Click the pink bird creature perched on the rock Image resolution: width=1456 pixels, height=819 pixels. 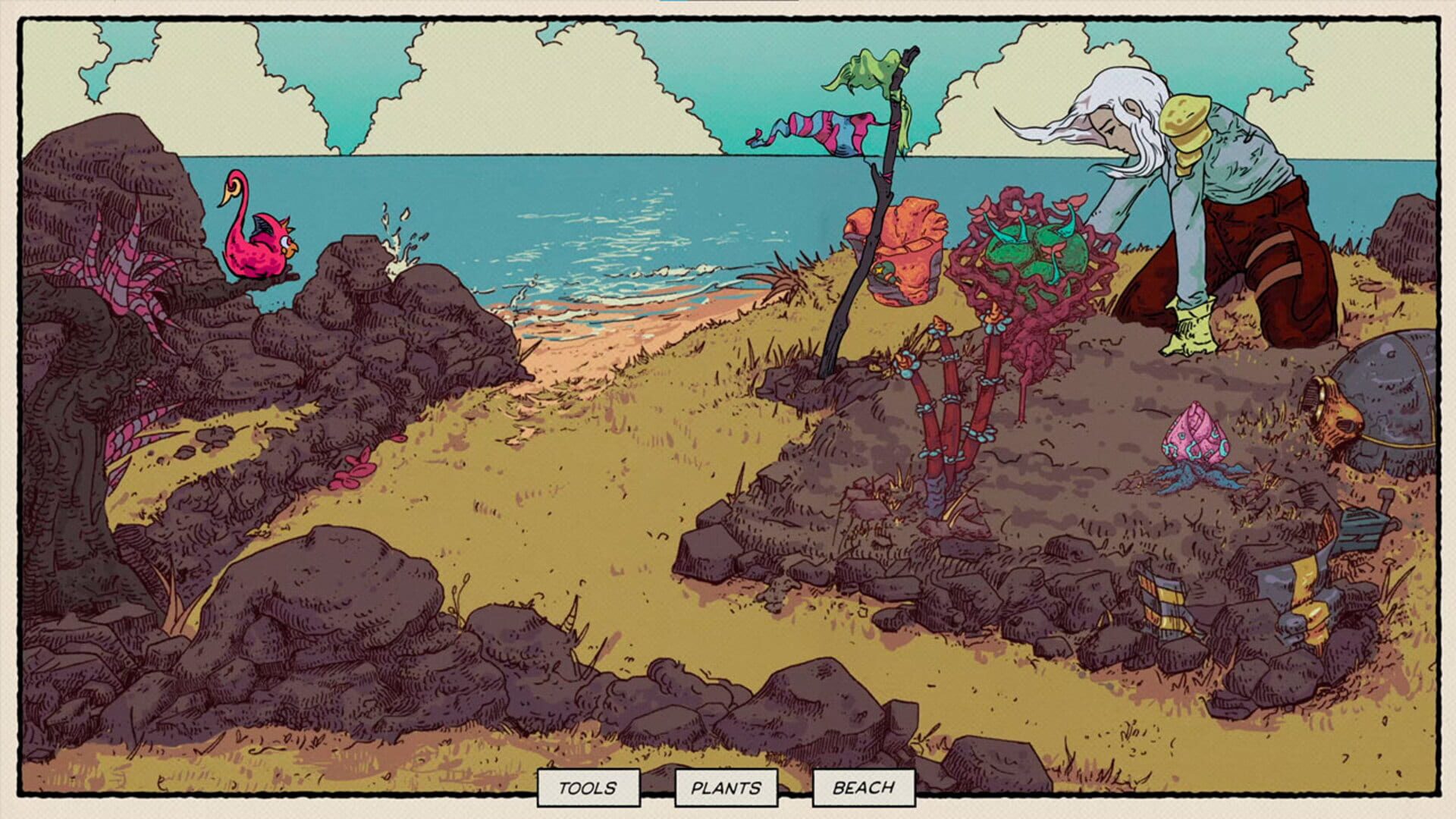258,250
